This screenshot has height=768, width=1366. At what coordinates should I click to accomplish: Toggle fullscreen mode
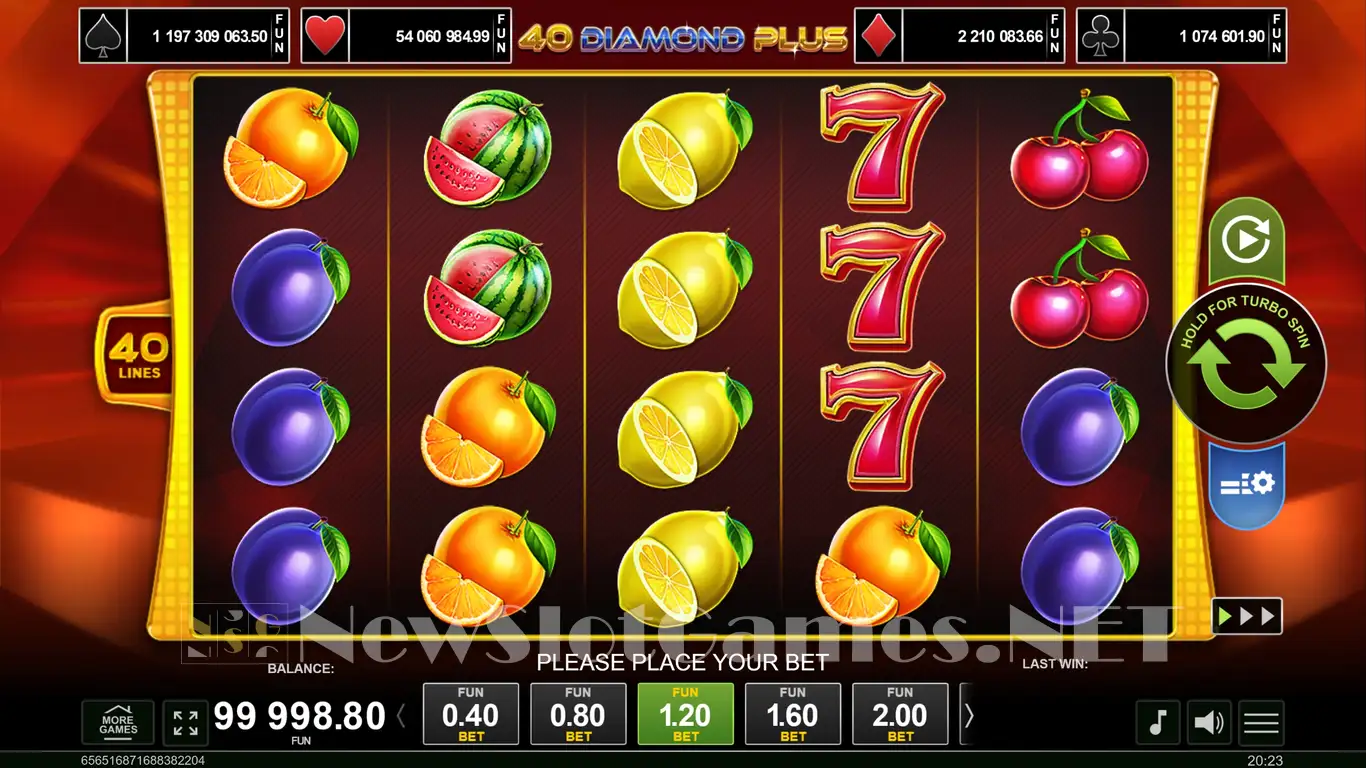tap(185, 722)
